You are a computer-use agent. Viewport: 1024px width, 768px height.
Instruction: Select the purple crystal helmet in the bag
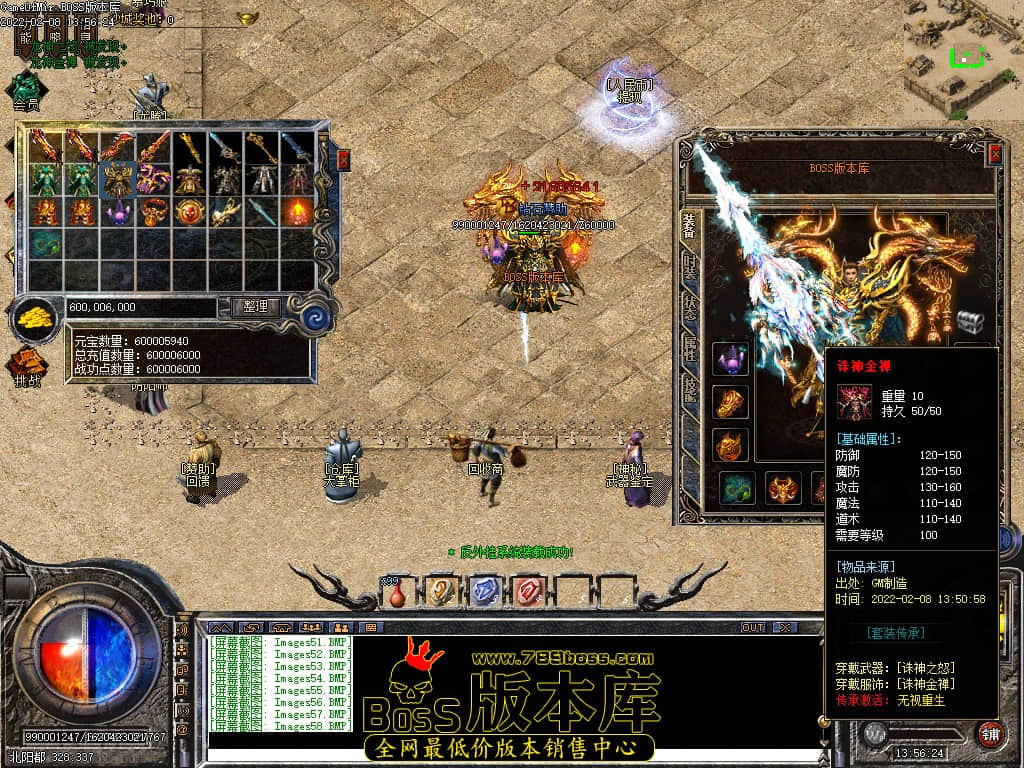point(118,212)
